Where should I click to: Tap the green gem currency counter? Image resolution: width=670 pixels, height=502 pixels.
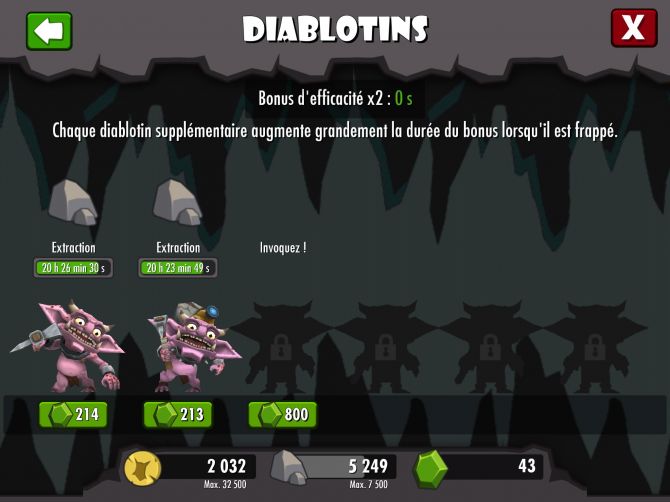480,467
